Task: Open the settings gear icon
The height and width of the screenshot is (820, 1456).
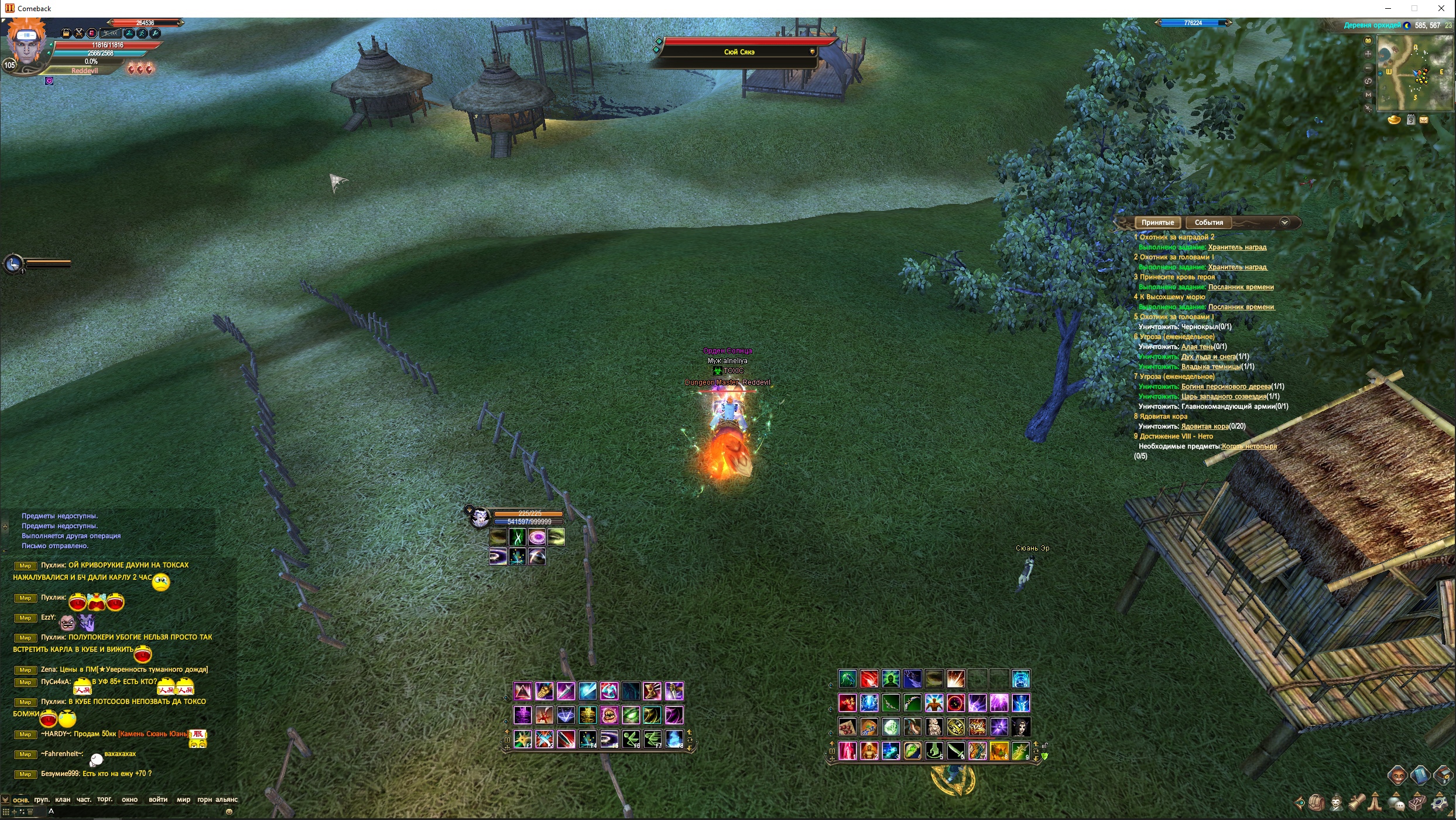Action: point(1440,802)
